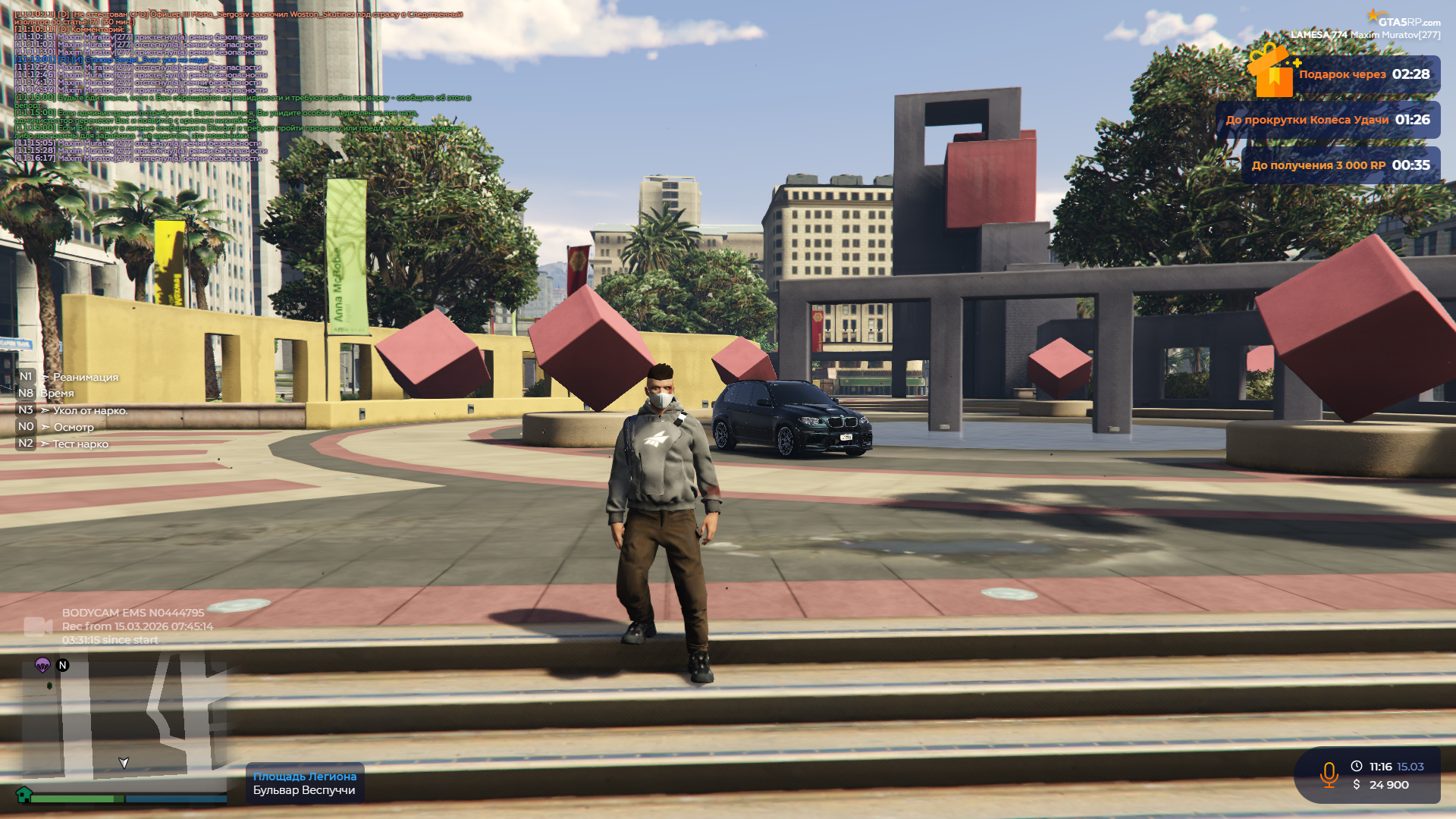Click the Площадь Легиона location label
The image size is (1456, 819).
tap(304, 777)
